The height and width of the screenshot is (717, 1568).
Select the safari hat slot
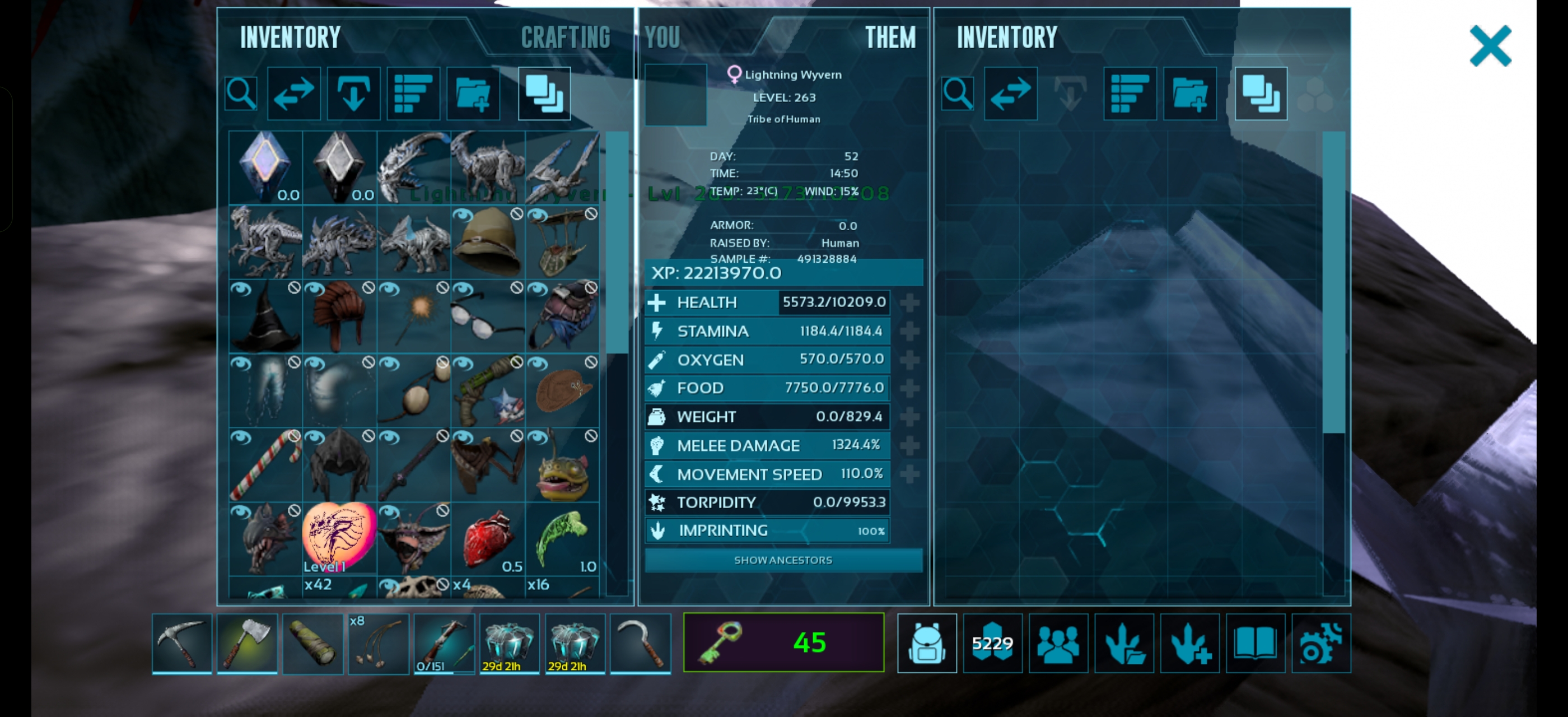(488, 242)
